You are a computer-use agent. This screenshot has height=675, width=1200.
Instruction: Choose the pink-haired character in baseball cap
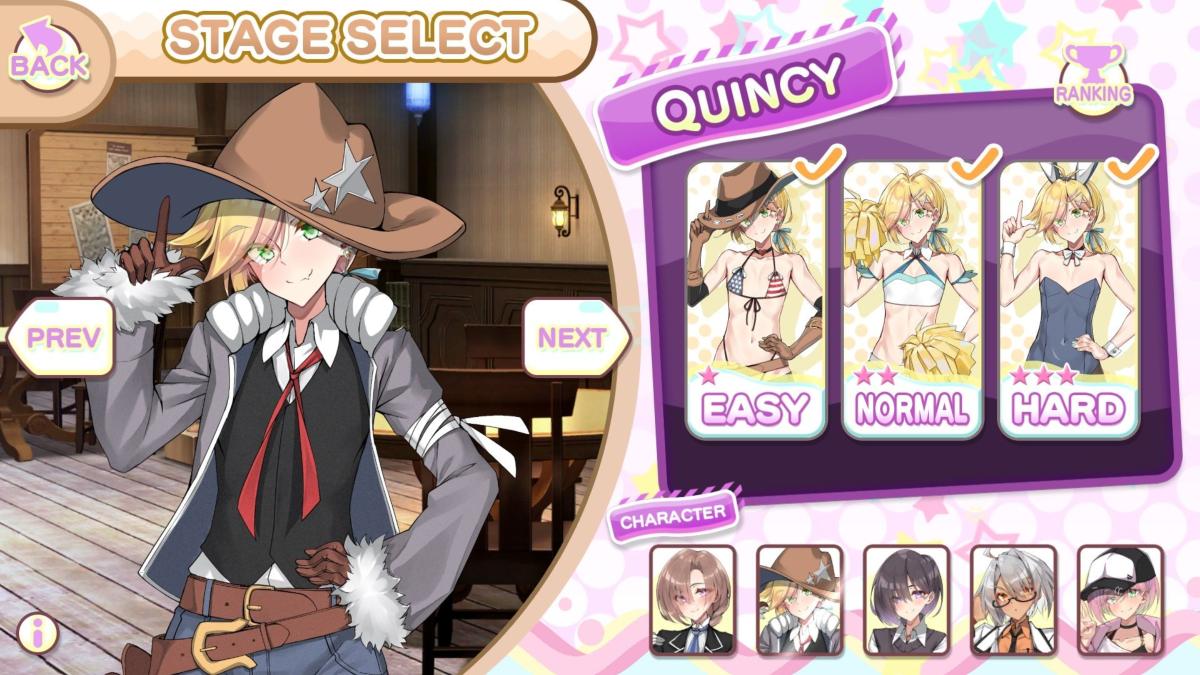[1120, 598]
